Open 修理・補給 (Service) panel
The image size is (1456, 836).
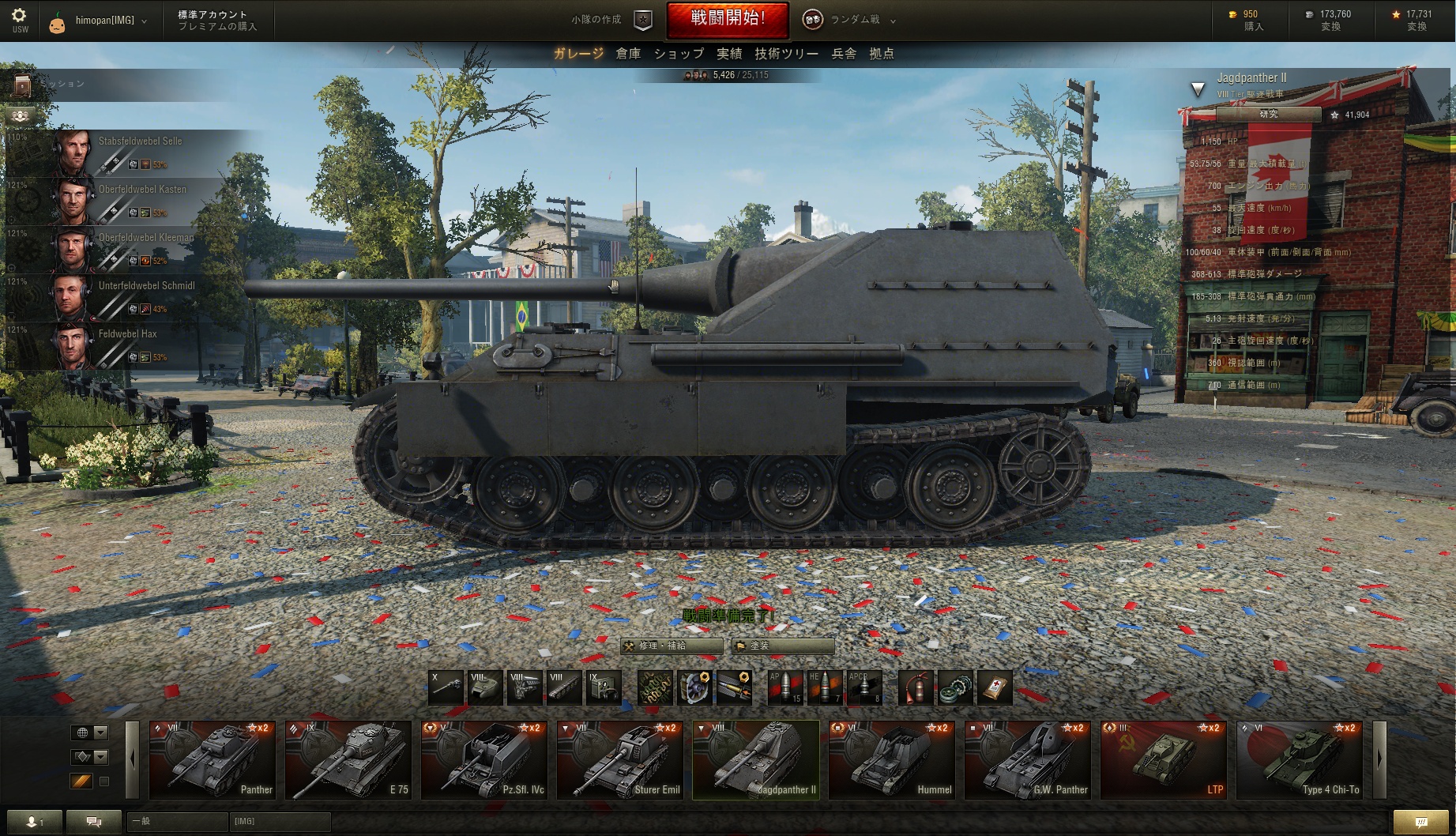(671, 646)
